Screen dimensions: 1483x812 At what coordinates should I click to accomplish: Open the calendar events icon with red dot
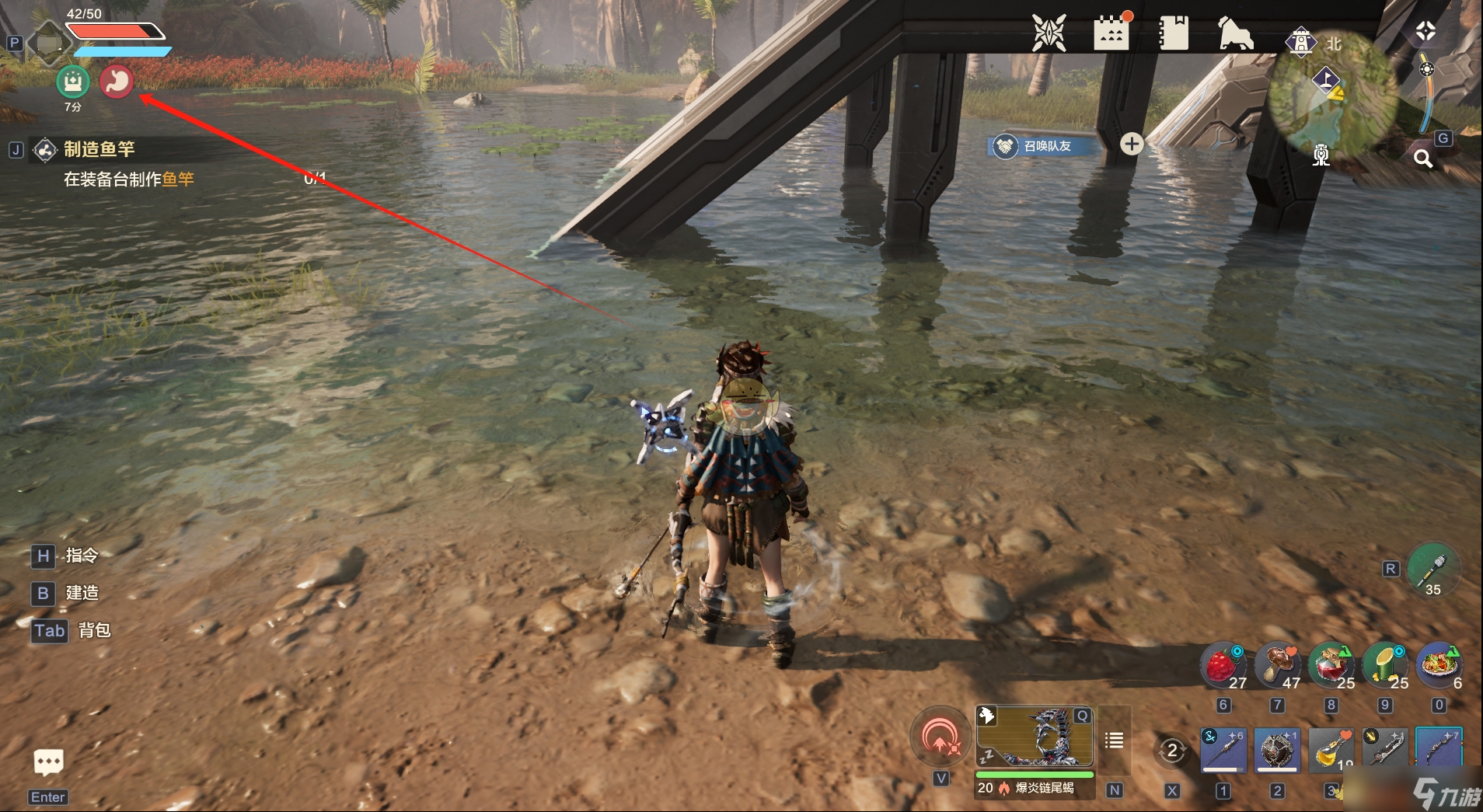(x=1111, y=33)
